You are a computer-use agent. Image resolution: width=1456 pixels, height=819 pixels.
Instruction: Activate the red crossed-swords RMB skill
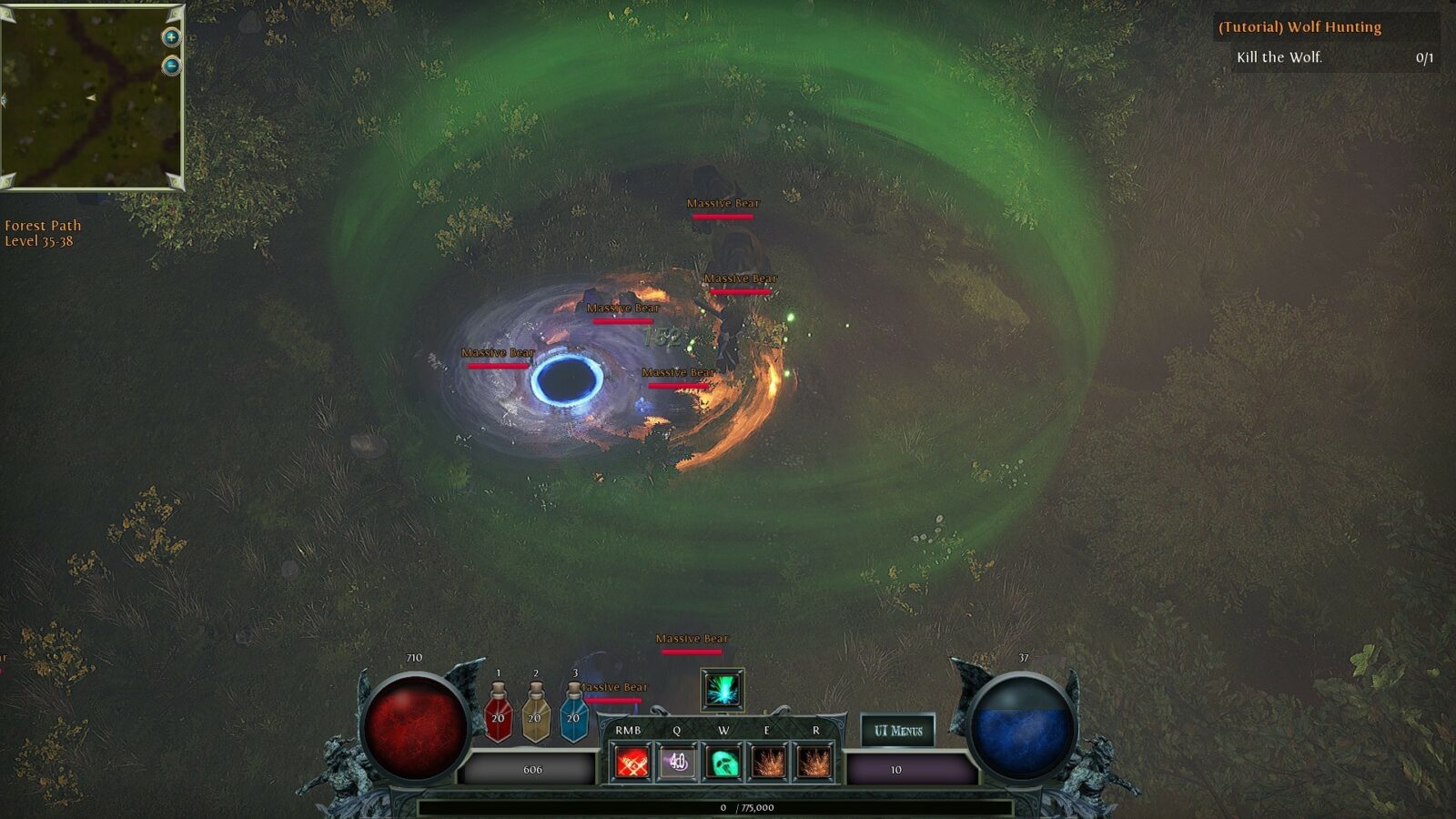[x=632, y=763]
